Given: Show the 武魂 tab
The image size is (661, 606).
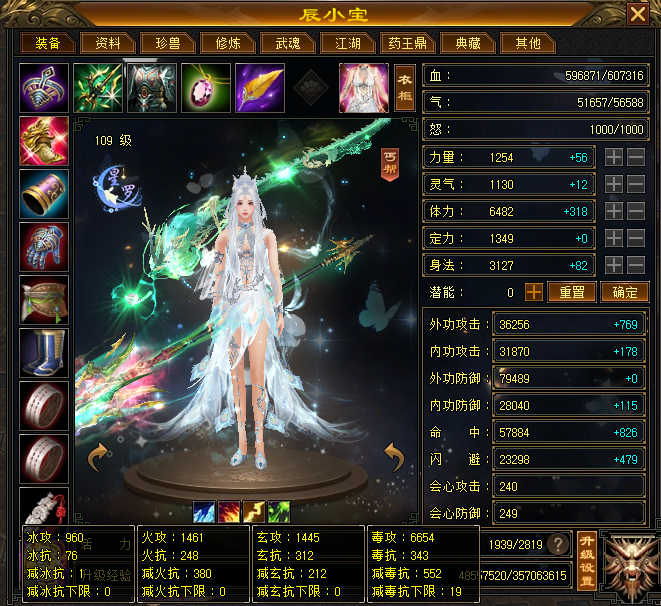Looking at the screenshot, I should click(280, 43).
